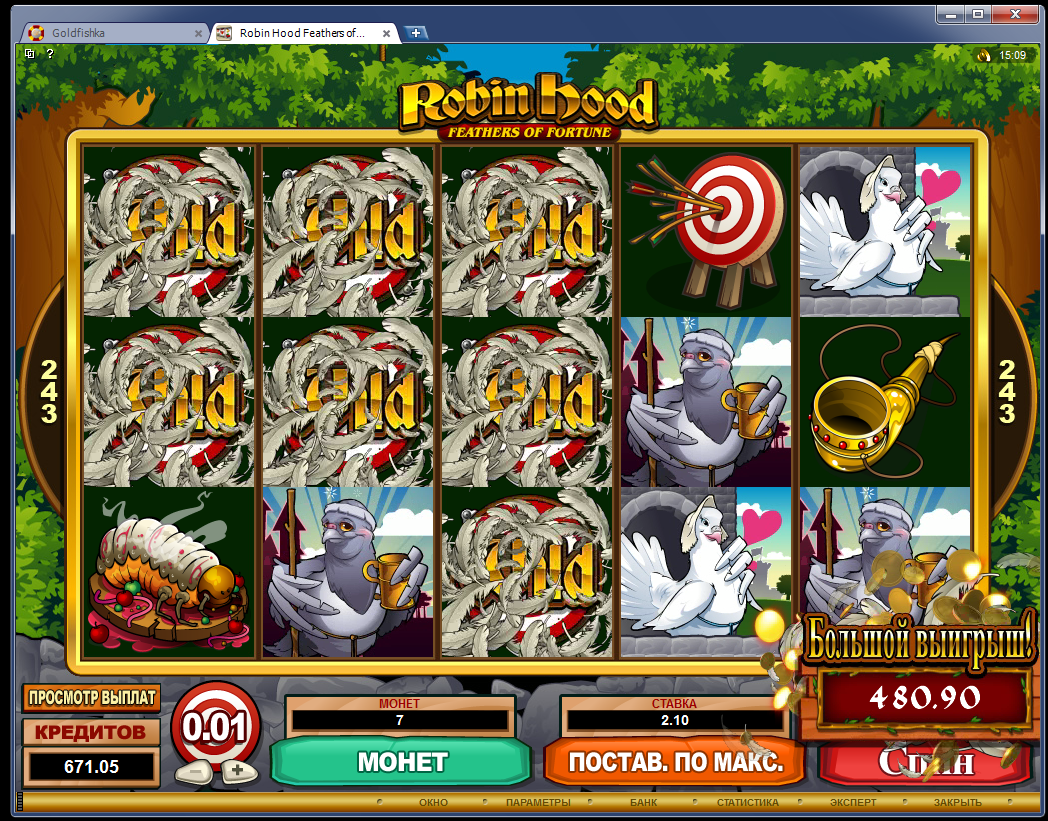Screen dimensions: 1048x821
Task: Maximize the game window
Action: tap(978, 13)
